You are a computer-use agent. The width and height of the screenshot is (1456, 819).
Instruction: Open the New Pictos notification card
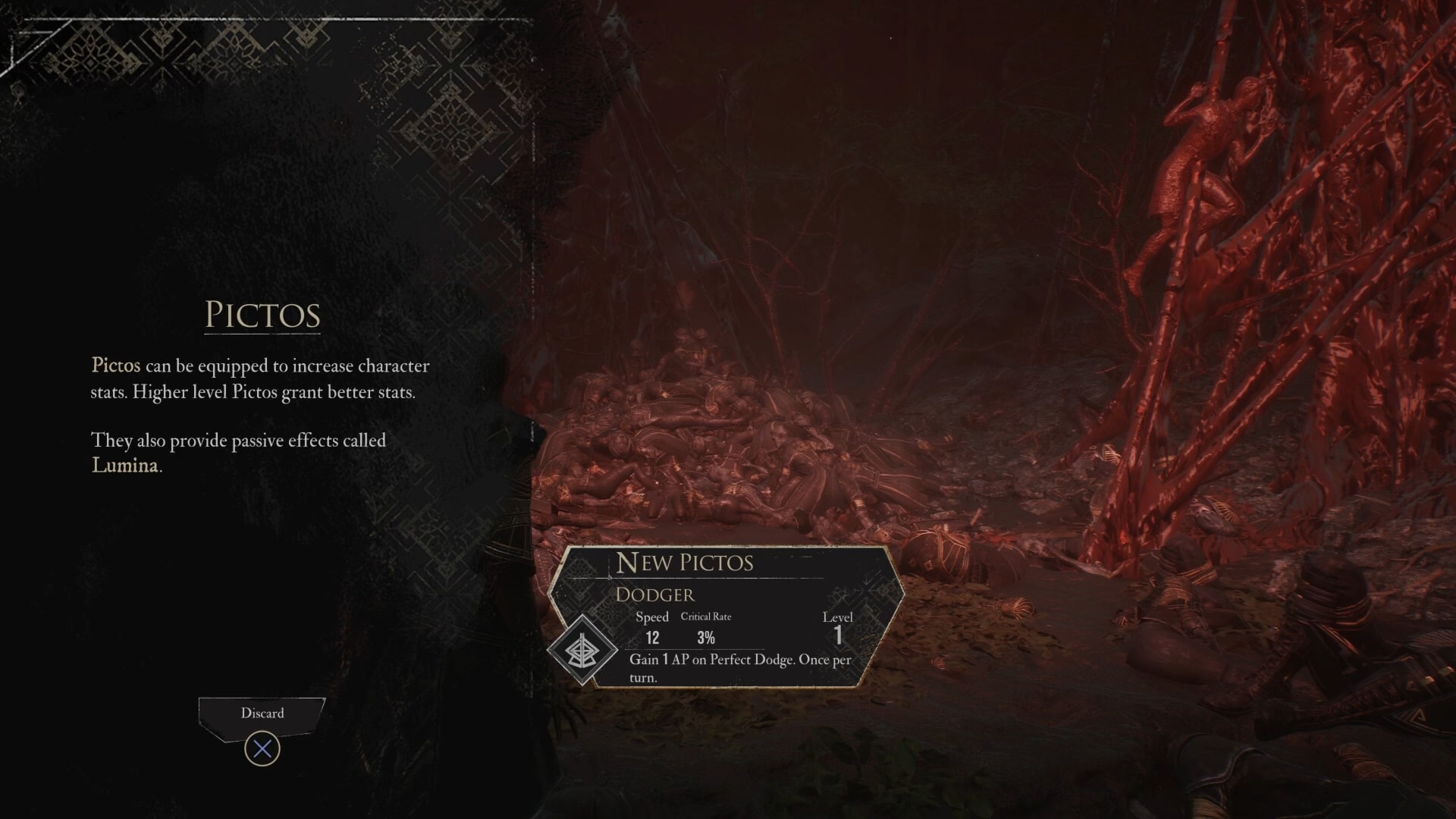pyautogui.click(x=726, y=616)
